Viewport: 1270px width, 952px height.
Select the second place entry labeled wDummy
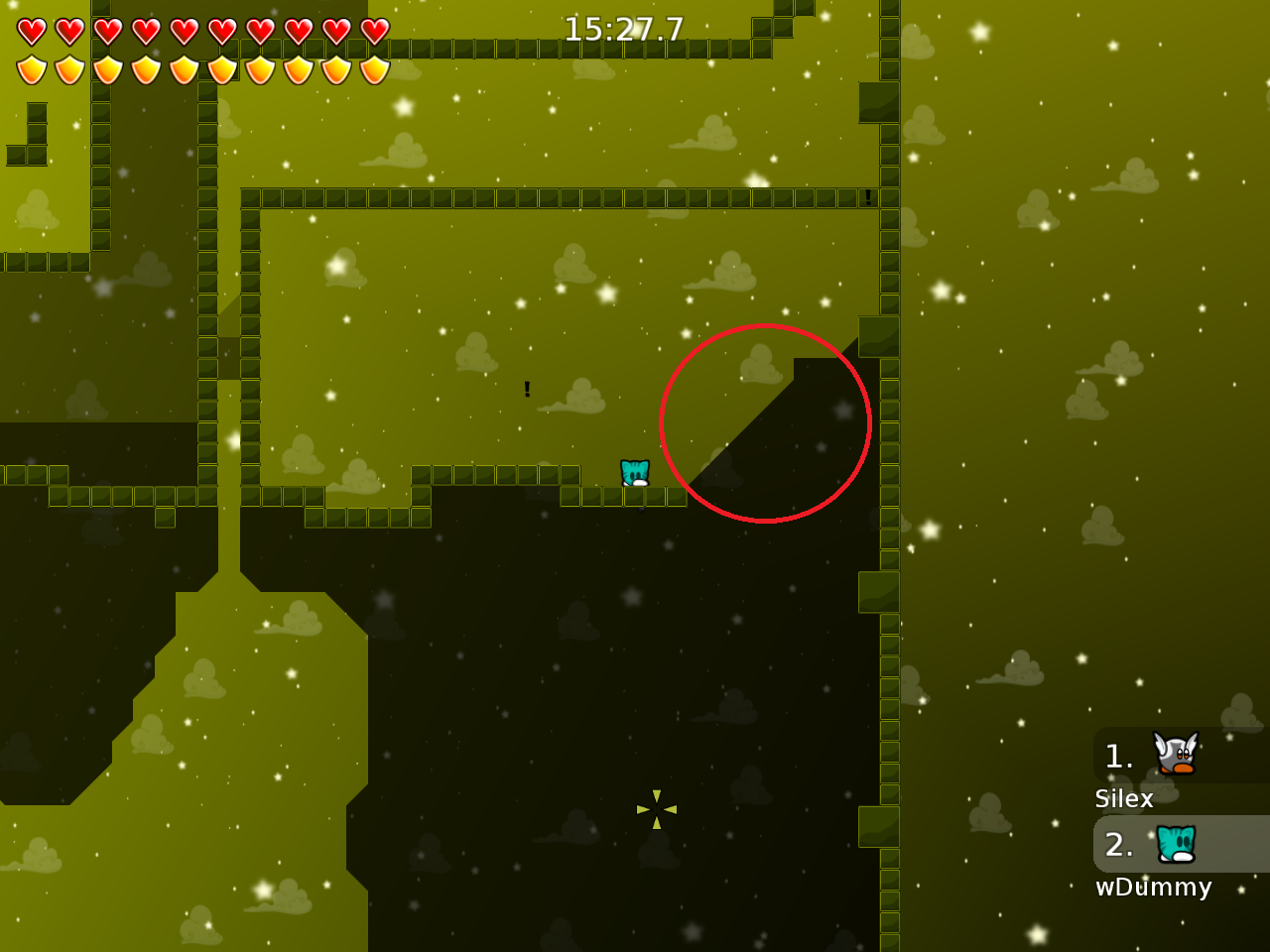[x=1154, y=888]
